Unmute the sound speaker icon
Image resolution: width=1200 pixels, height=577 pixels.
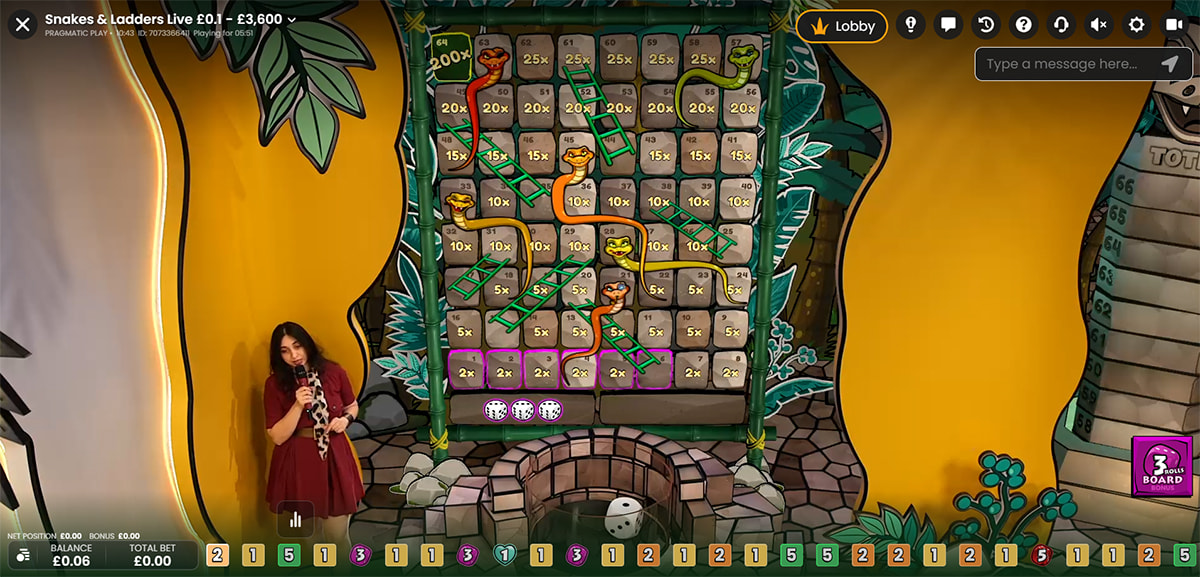[x=1098, y=26]
